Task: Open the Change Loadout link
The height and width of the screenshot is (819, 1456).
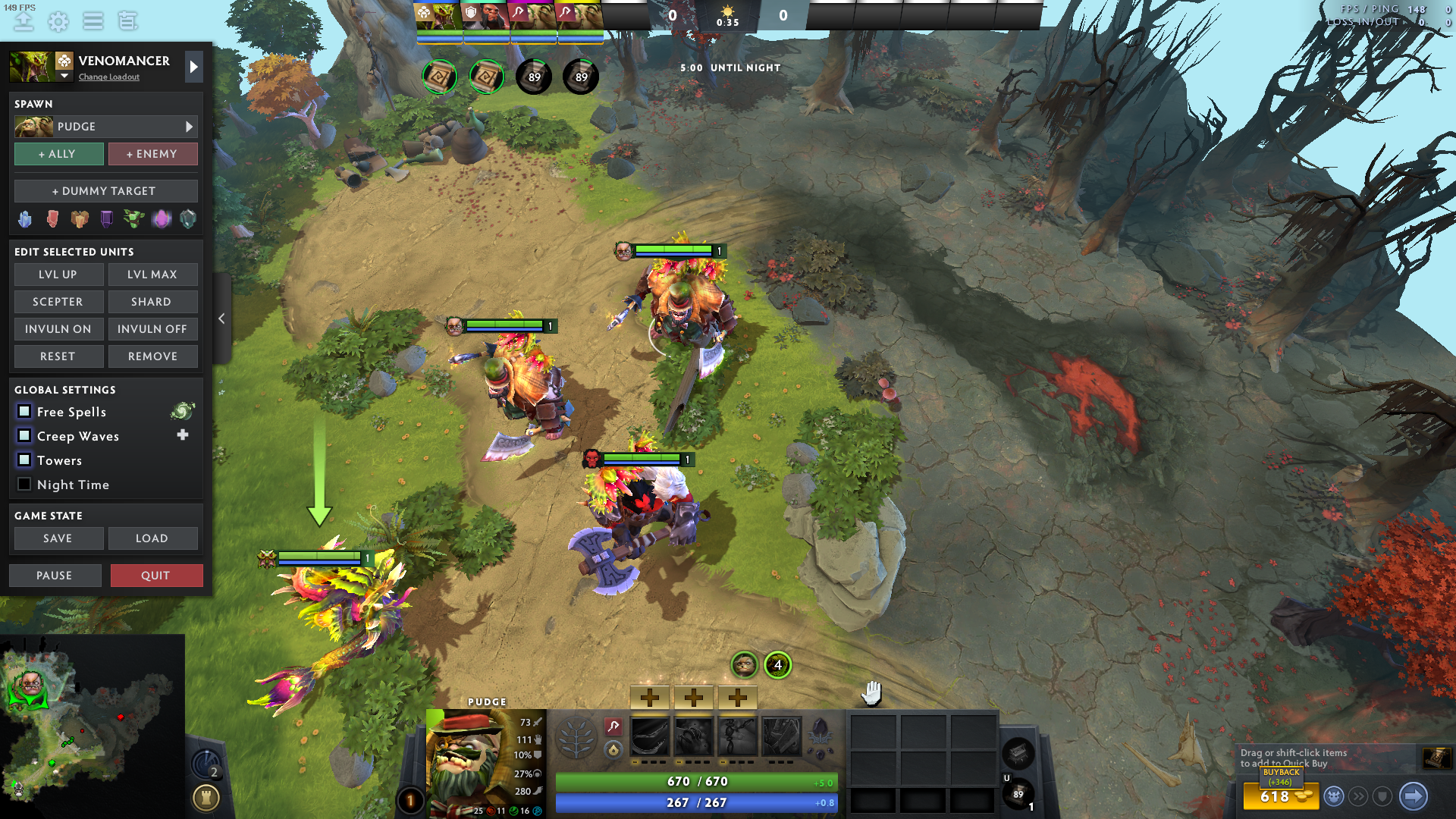Action: click(x=109, y=77)
